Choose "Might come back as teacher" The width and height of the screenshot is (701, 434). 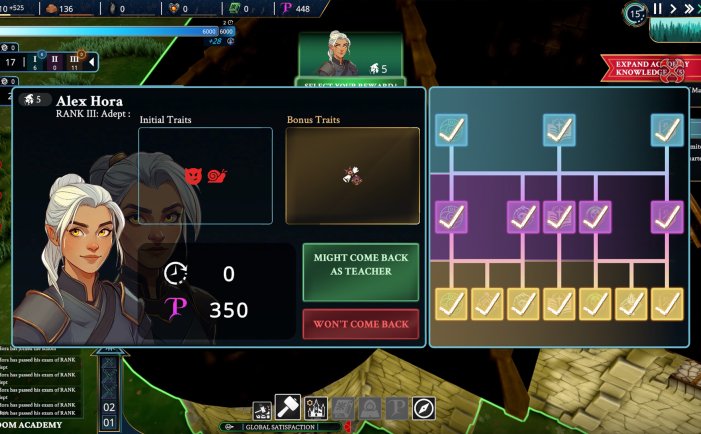(x=360, y=271)
